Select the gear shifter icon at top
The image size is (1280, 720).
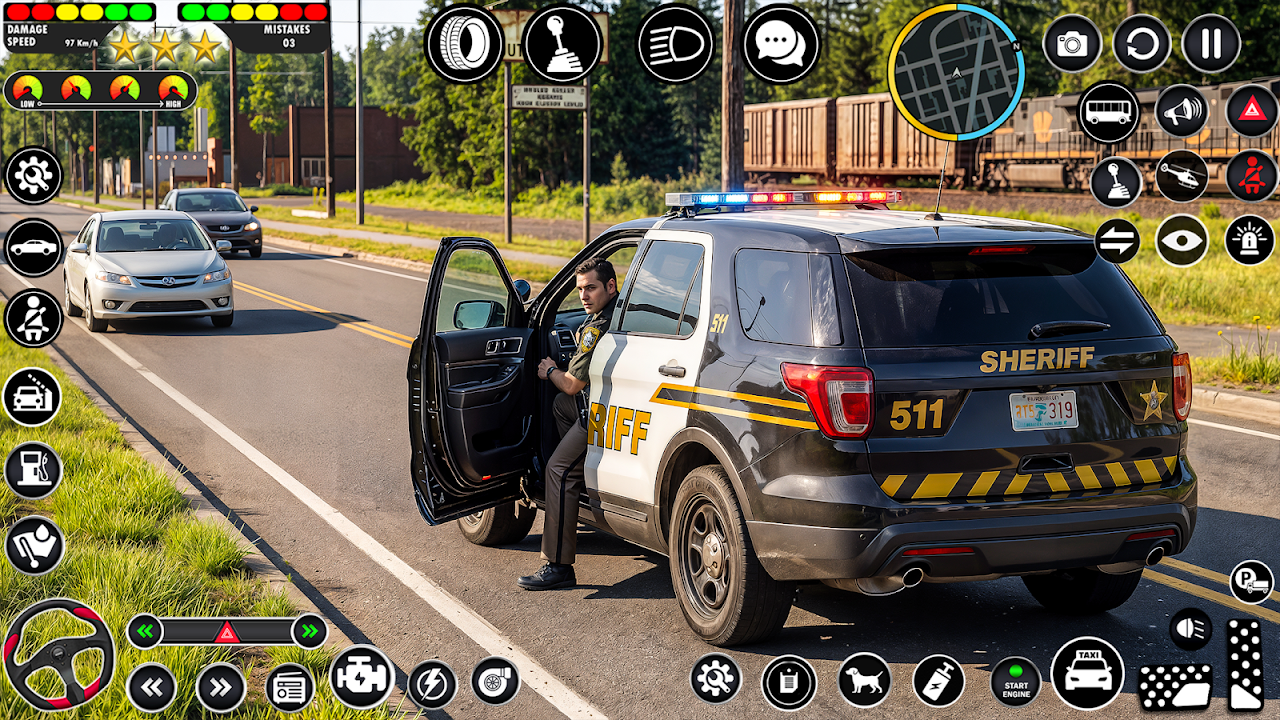[562, 44]
